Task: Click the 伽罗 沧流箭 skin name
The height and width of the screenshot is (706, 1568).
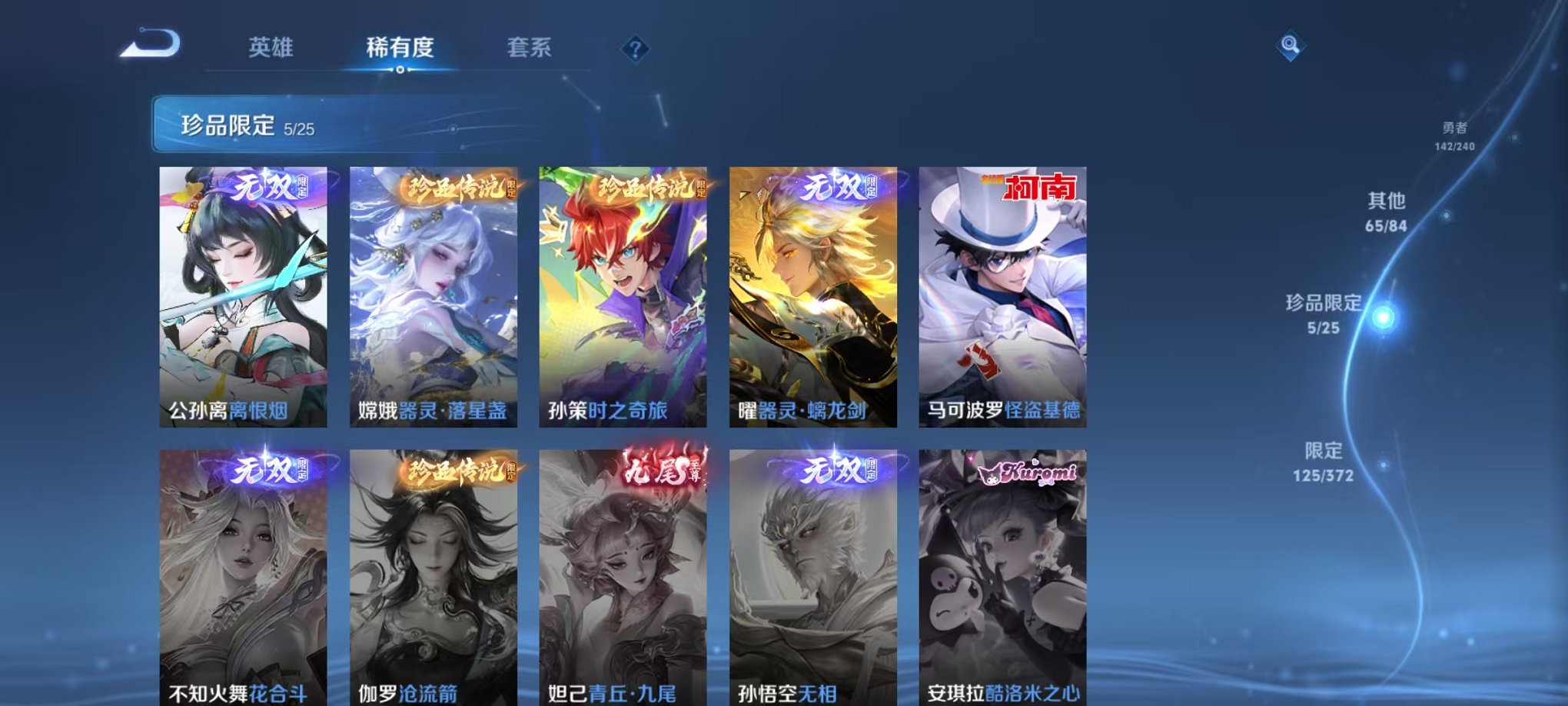Action: point(411,690)
